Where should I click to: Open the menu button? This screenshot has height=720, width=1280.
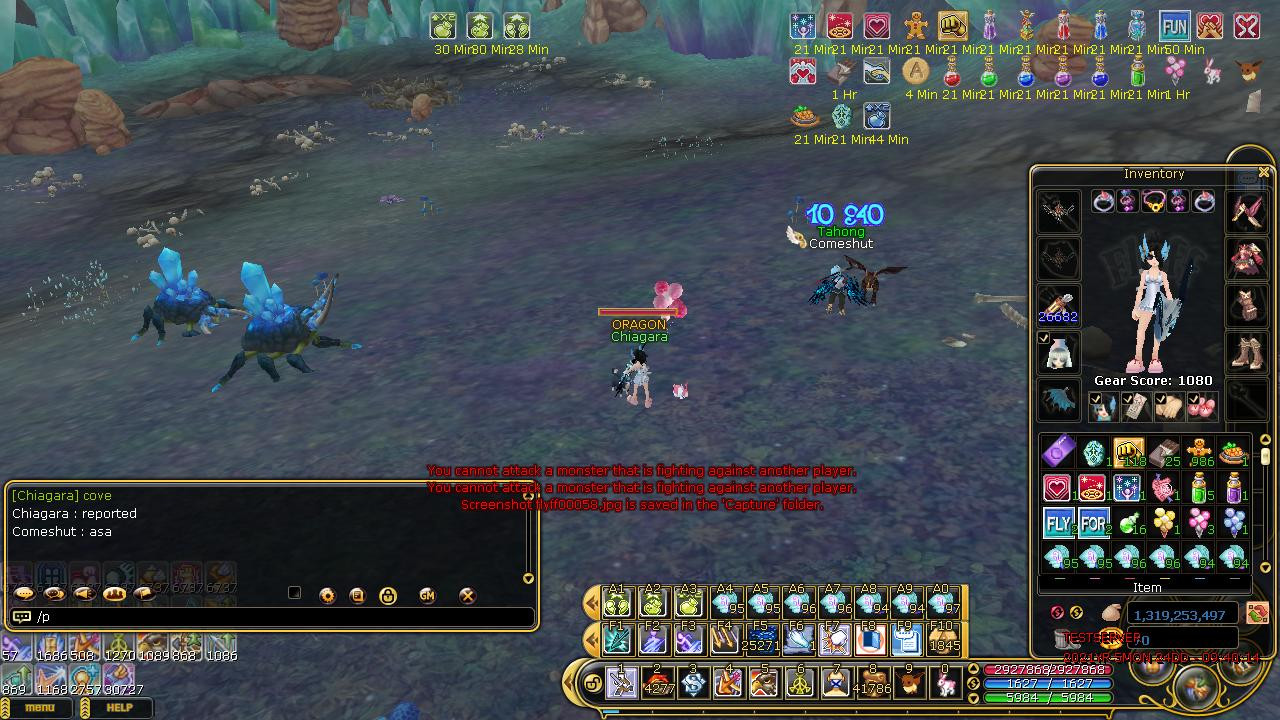click(x=39, y=708)
